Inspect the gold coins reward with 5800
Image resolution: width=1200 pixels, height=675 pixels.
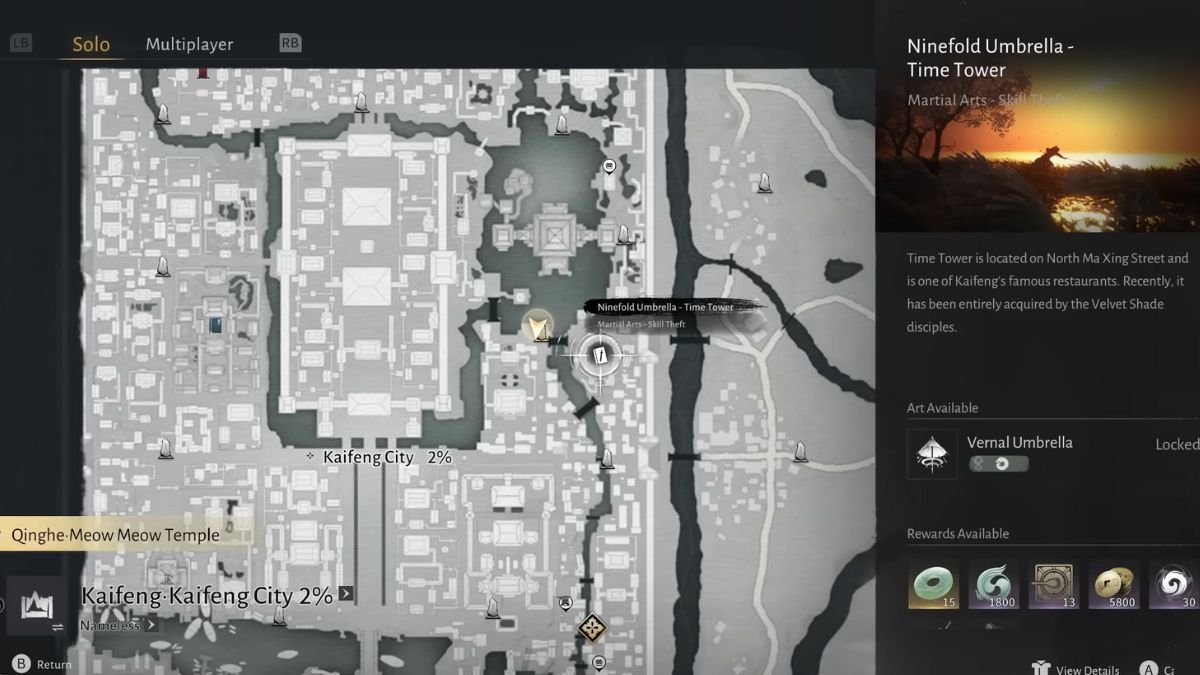pos(1114,585)
